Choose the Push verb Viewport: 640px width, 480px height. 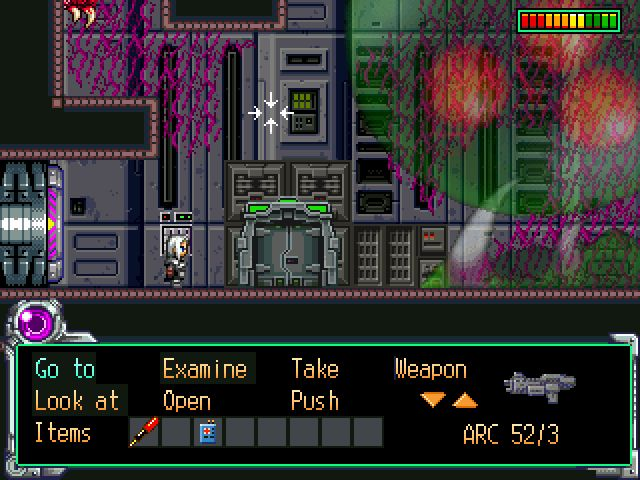click(315, 401)
